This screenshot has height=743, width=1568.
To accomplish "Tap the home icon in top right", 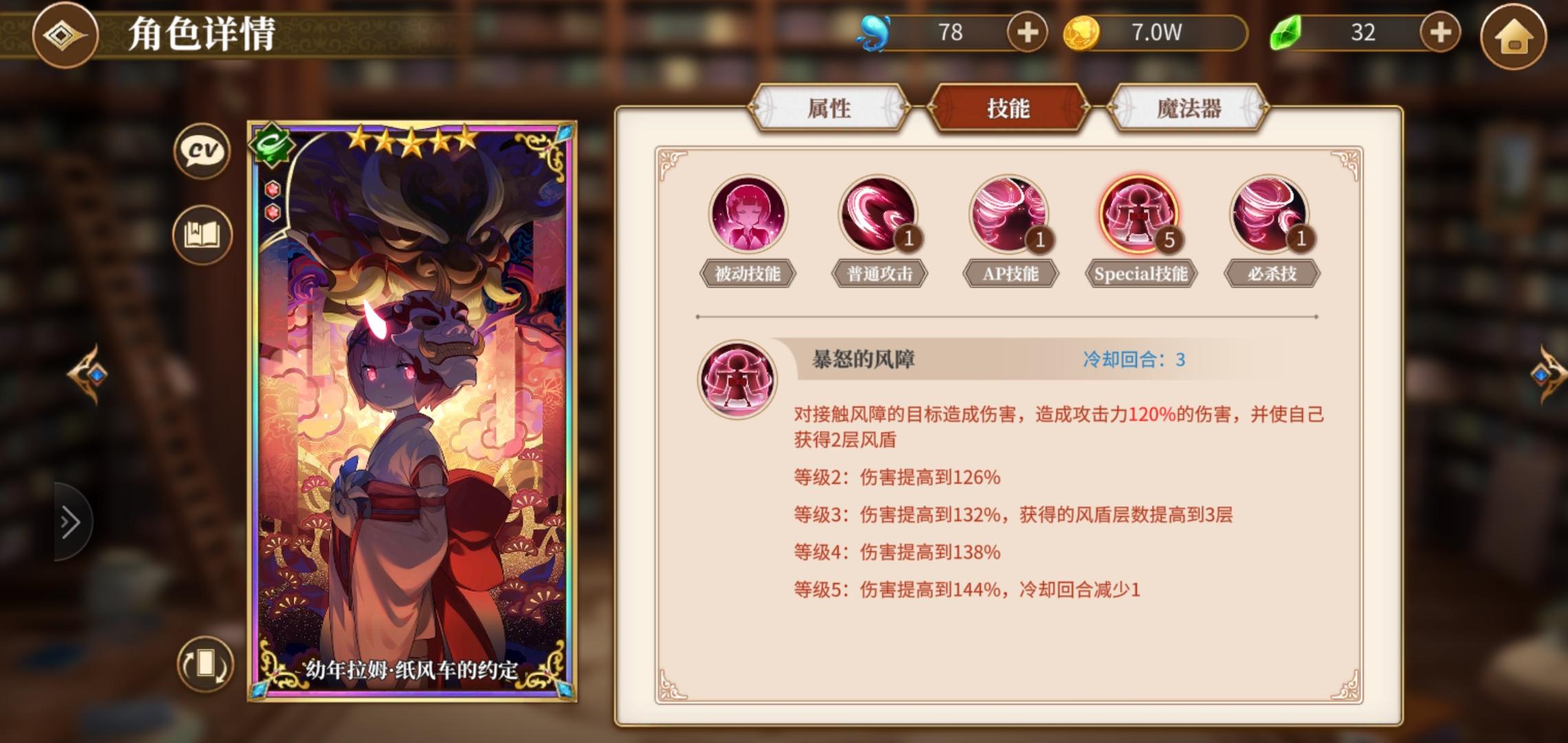I will 1514,34.
